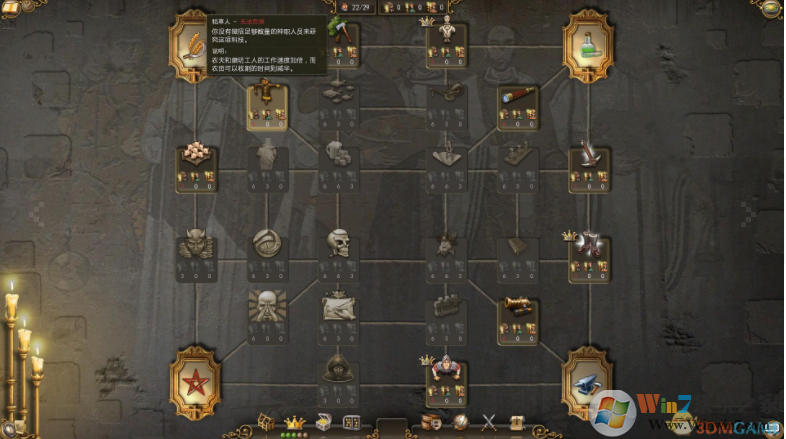786x439 pixels.
Task: Choose the red pentagram technology medallion
Action: pos(196,383)
